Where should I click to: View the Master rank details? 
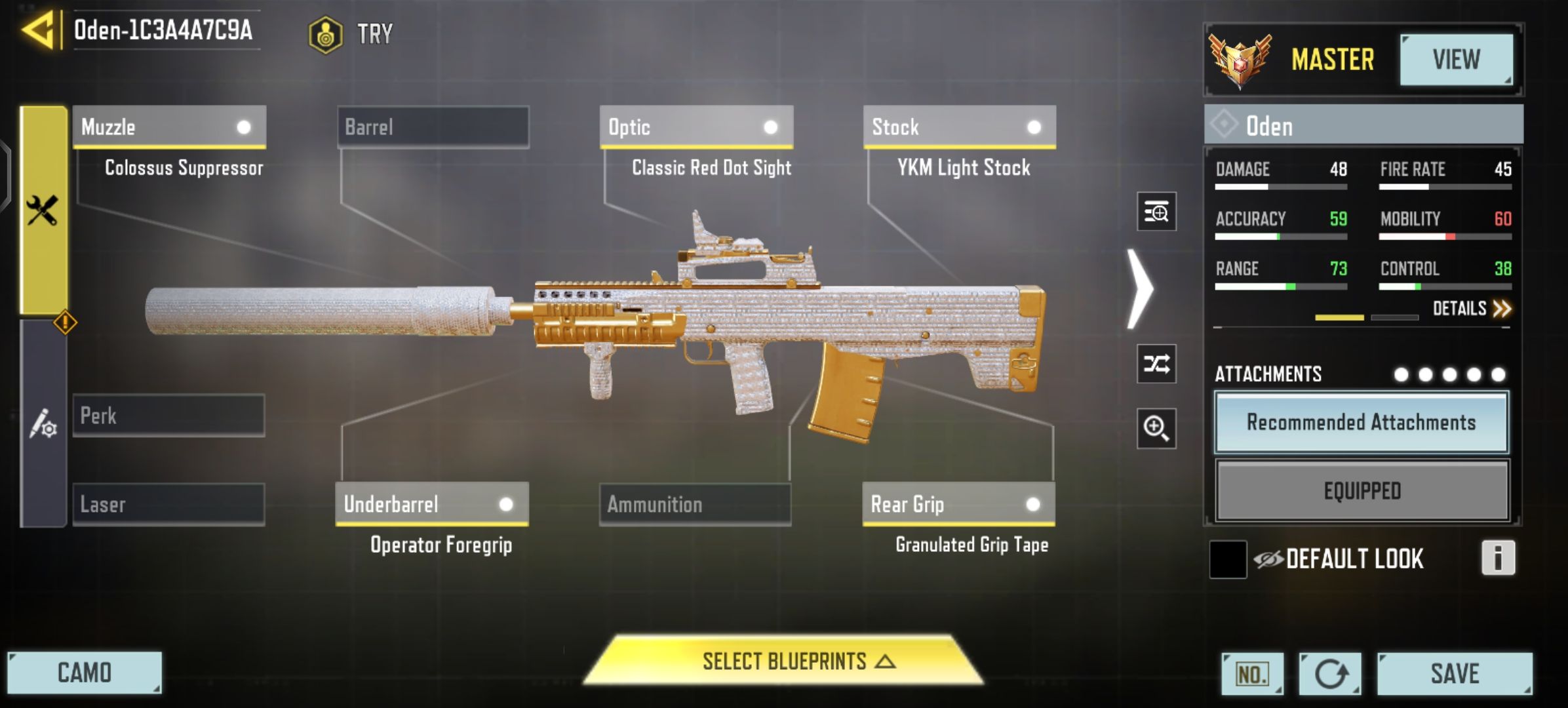(x=1456, y=60)
